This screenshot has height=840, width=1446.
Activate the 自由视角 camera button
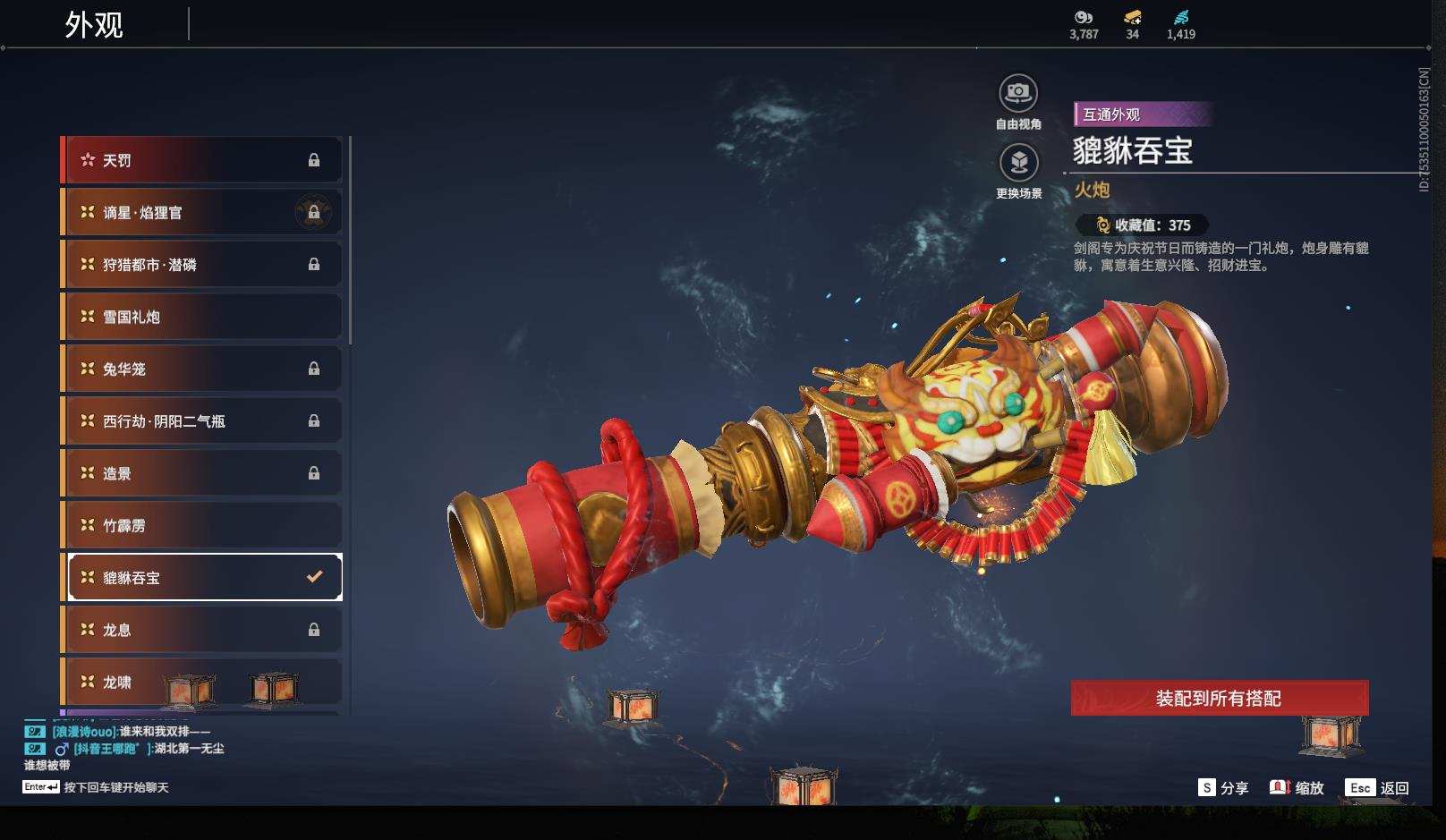pyautogui.click(x=1018, y=93)
